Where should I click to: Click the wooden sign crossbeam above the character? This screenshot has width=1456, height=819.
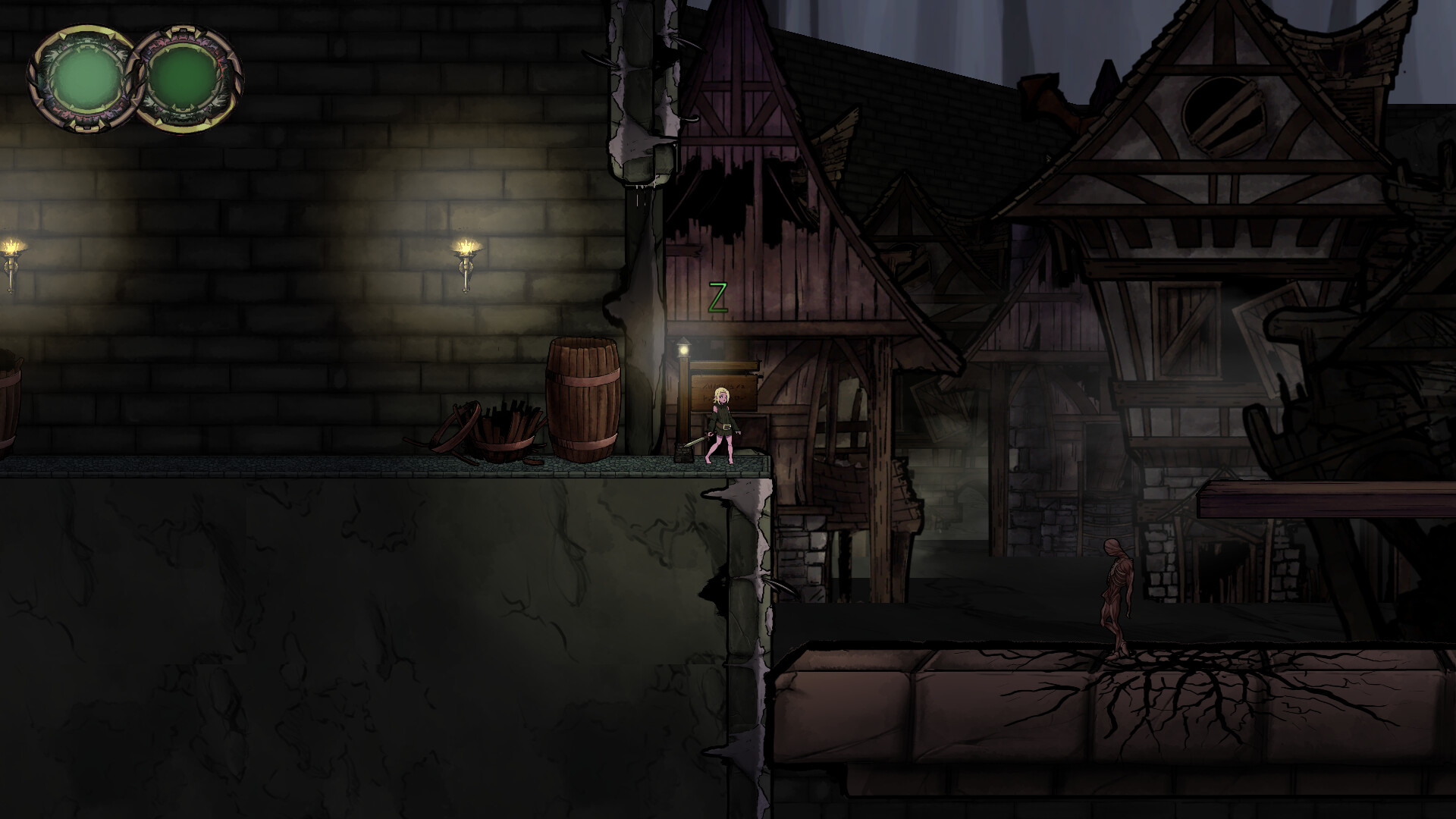(x=722, y=365)
